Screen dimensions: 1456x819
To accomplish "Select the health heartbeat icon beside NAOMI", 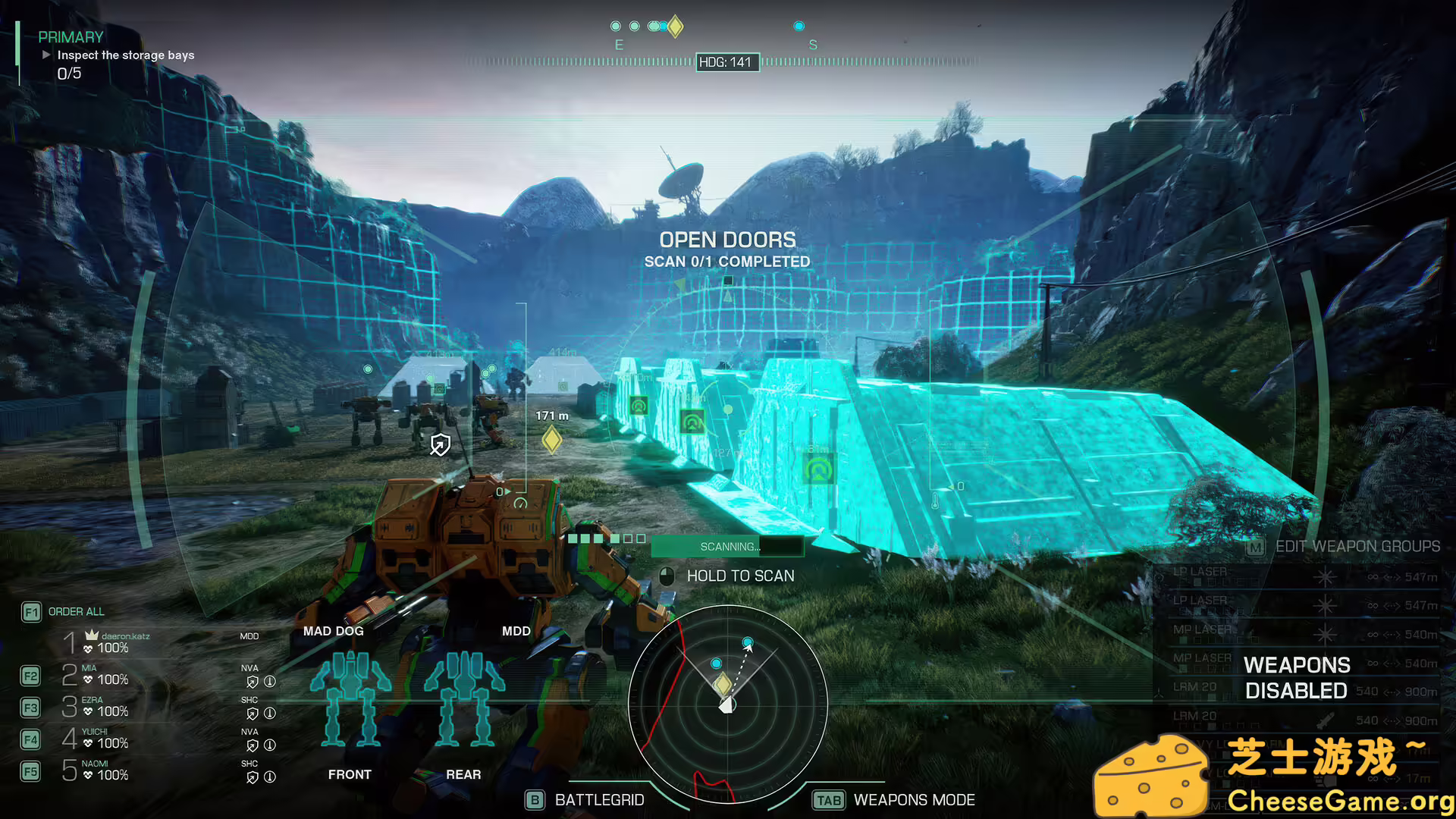I will pos(88,775).
